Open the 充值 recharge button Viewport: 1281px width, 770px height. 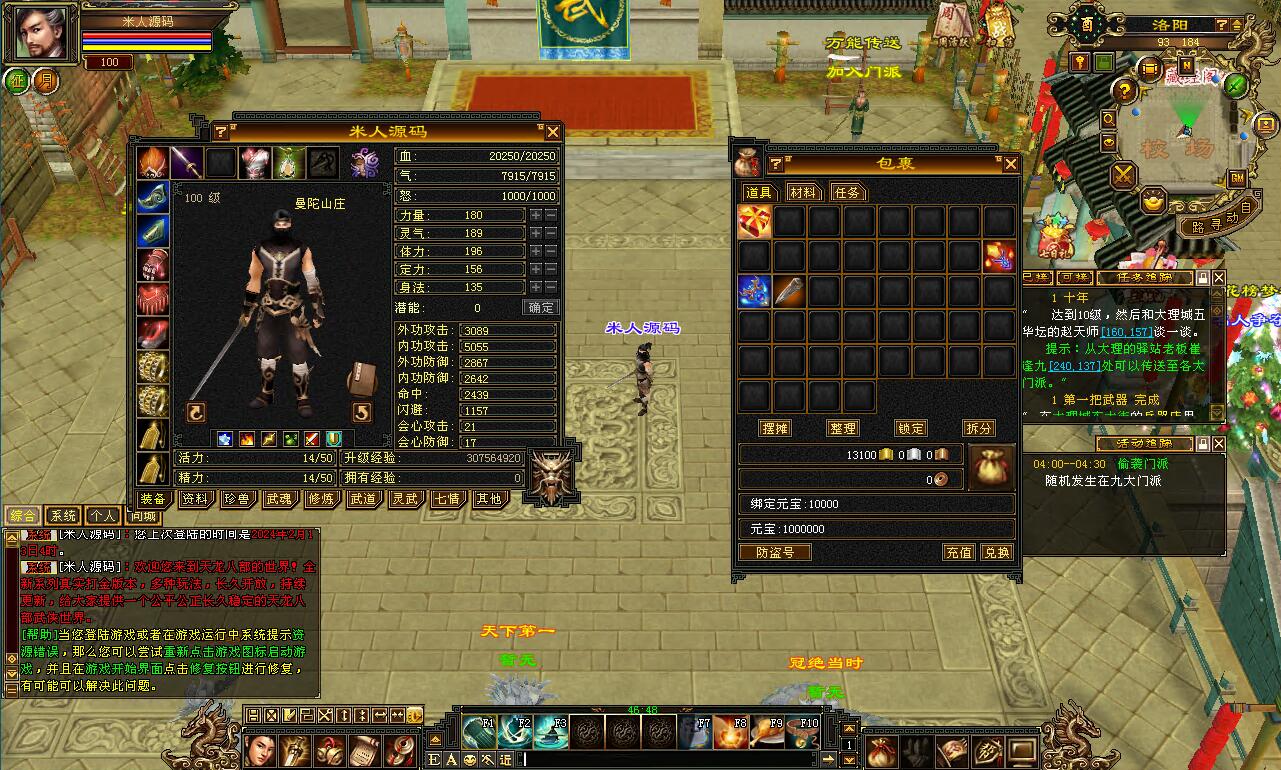pyautogui.click(x=959, y=552)
